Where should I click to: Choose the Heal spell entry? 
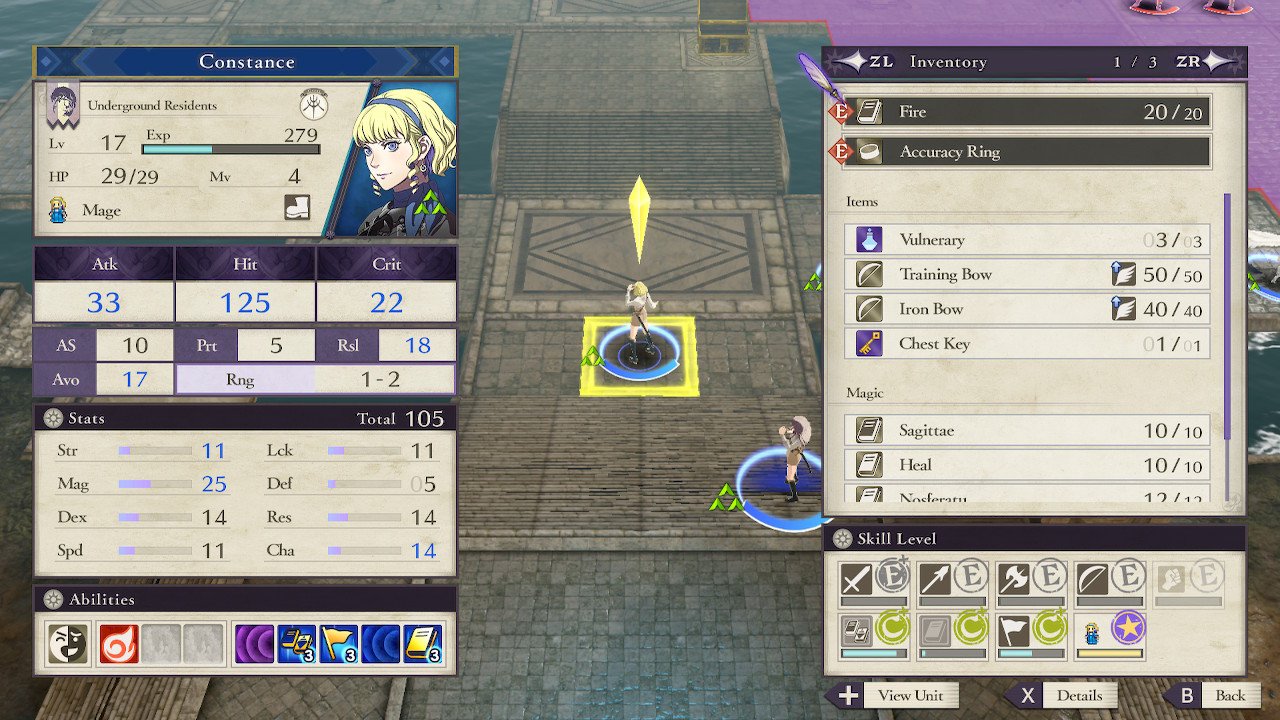[x=1030, y=465]
